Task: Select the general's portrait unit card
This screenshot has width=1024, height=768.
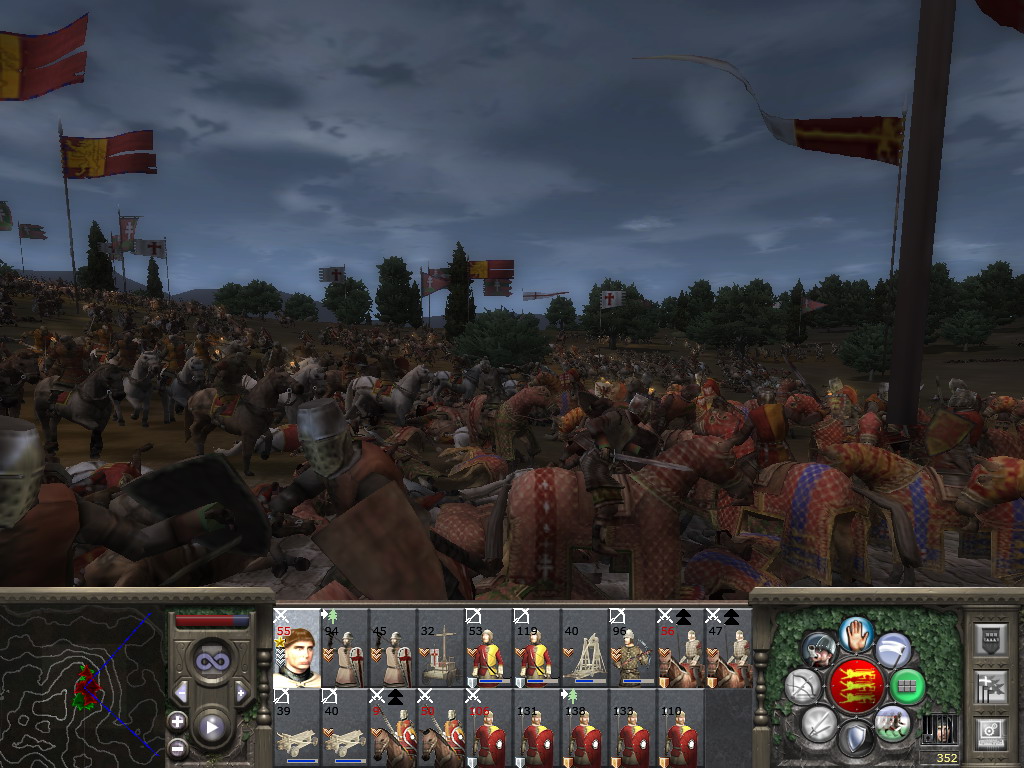Action: (x=296, y=648)
